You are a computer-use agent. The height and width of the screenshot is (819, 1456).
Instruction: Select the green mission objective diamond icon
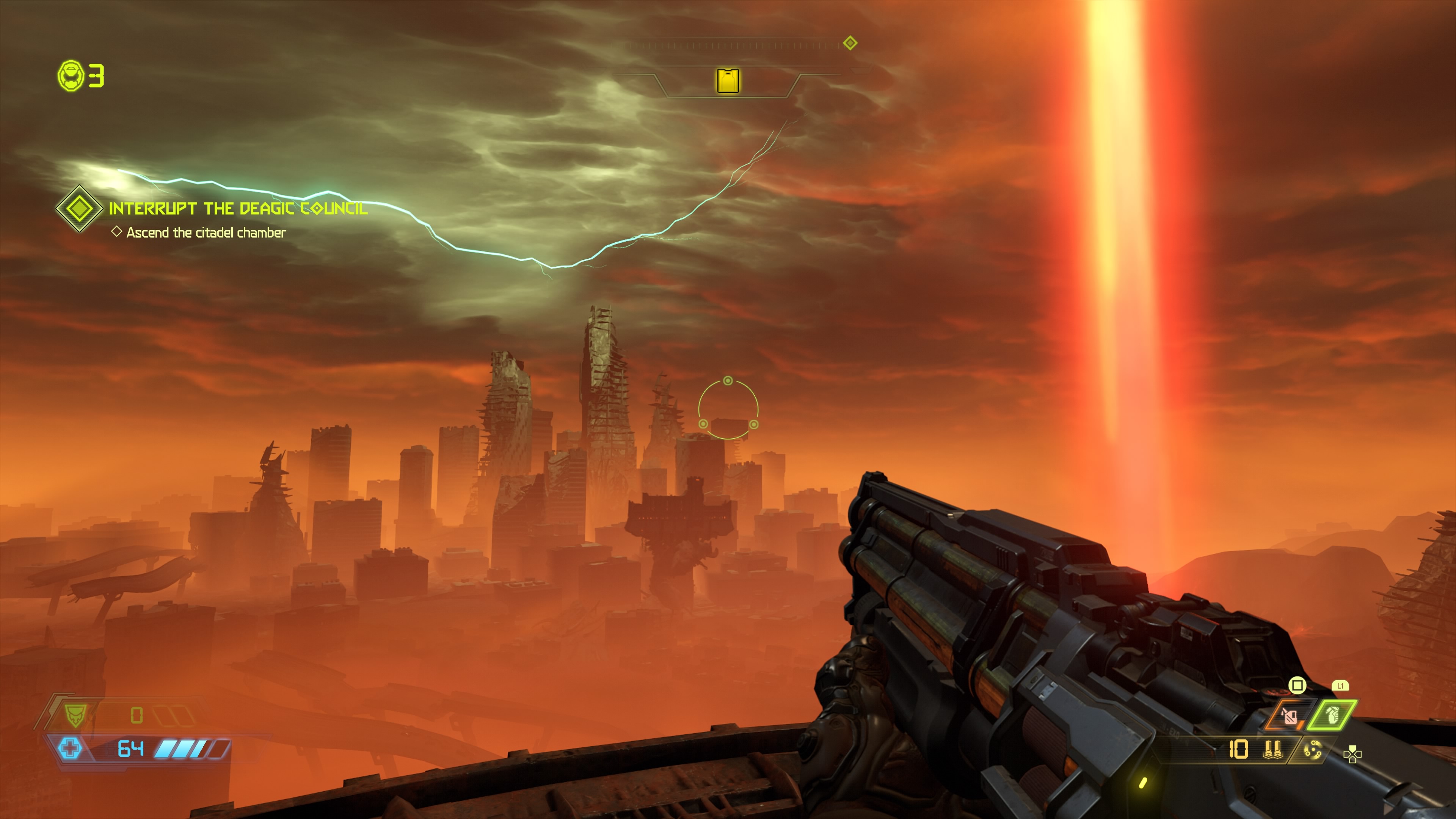[79, 209]
